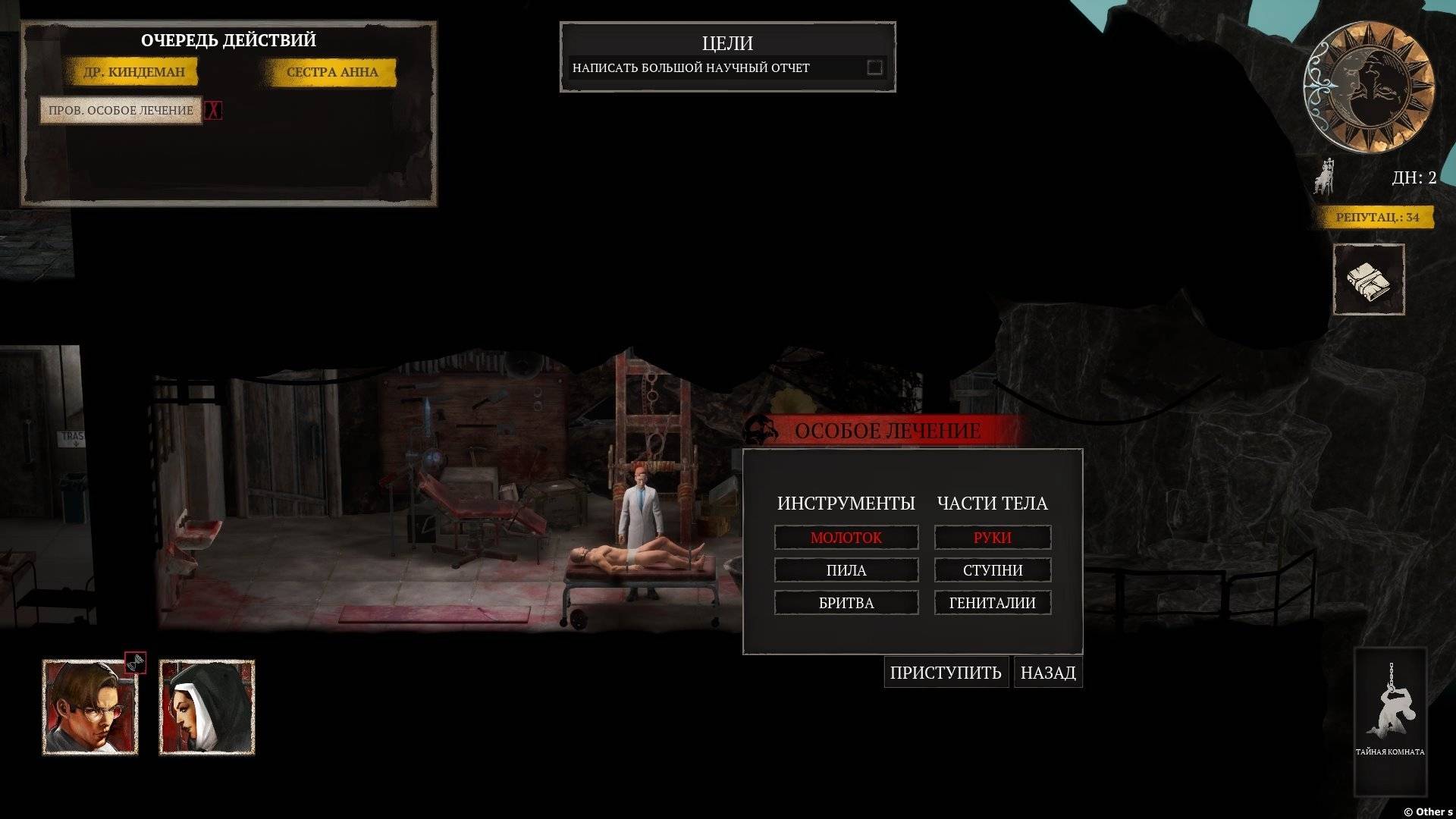
Task: Click the sun and moon day clock
Action: point(1368,87)
